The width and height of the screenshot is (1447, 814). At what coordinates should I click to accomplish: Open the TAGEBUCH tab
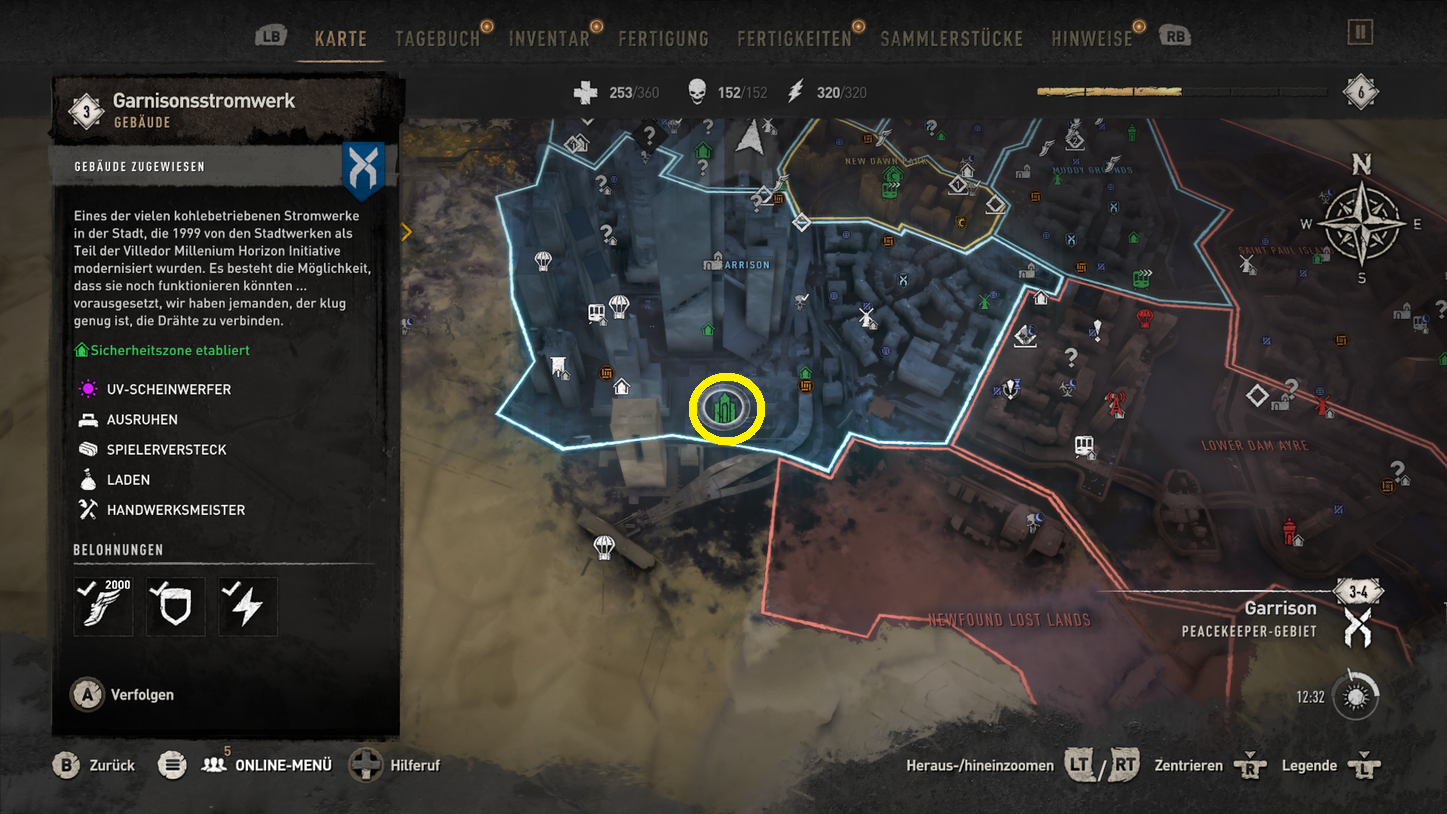click(x=437, y=38)
